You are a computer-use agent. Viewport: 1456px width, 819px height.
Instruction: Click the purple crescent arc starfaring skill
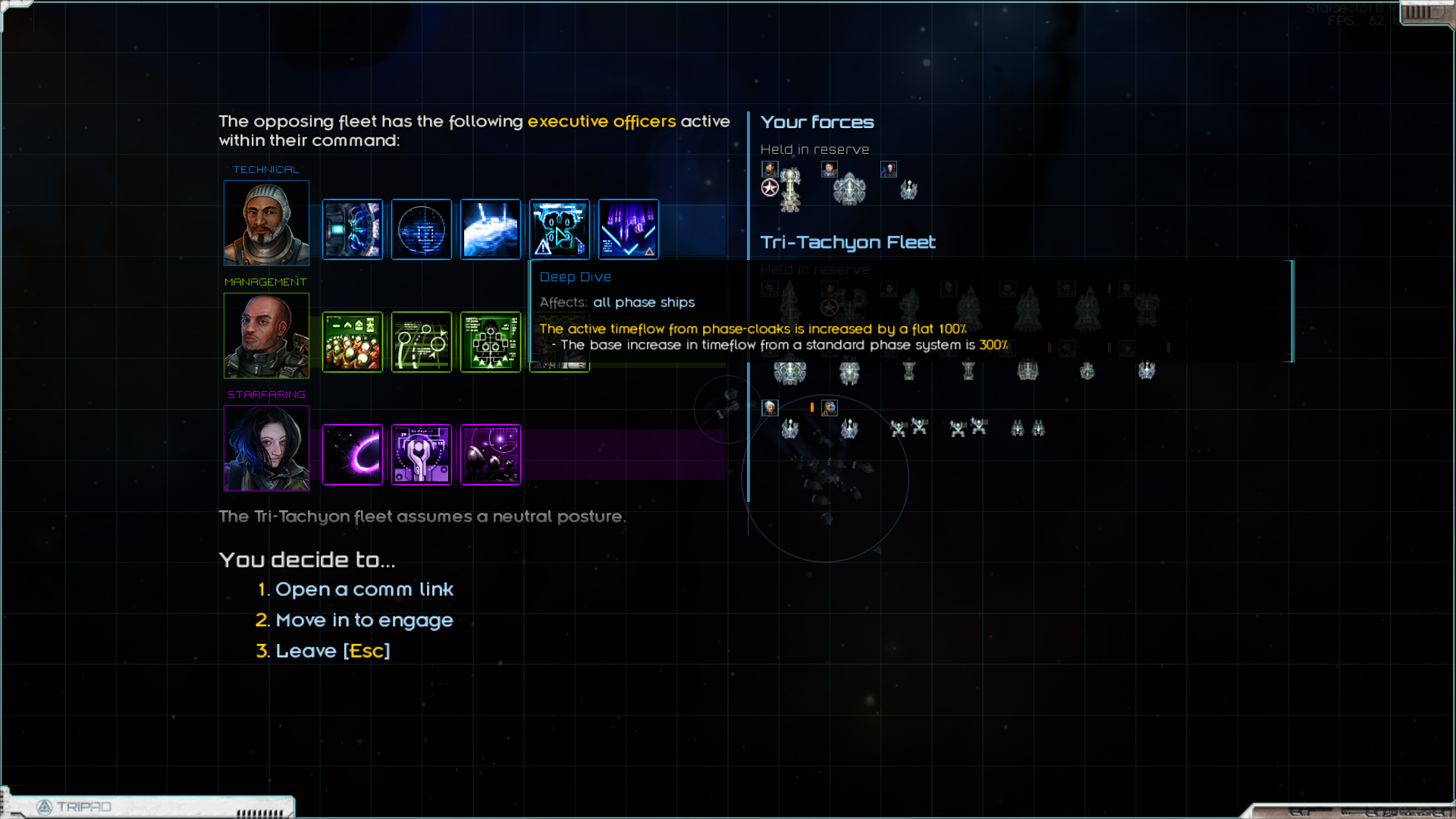pos(353,454)
